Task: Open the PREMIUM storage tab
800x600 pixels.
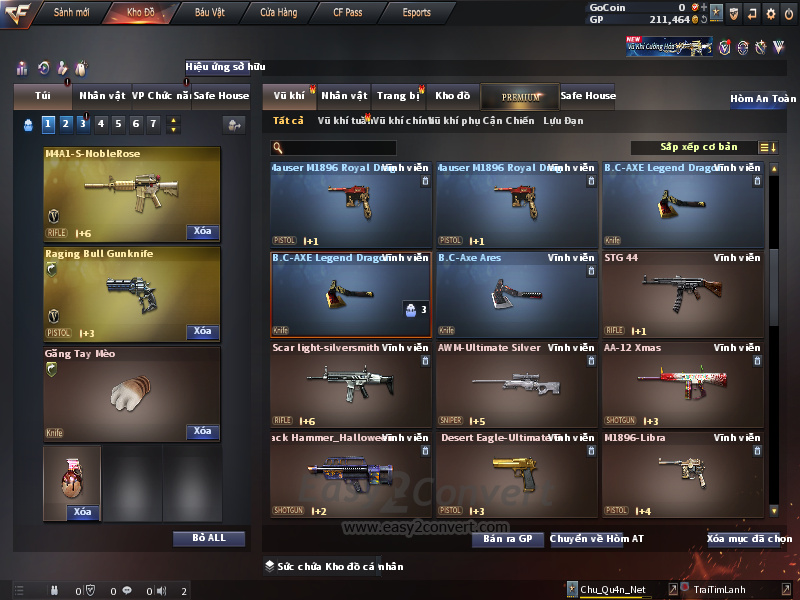Action: pos(521,96)
